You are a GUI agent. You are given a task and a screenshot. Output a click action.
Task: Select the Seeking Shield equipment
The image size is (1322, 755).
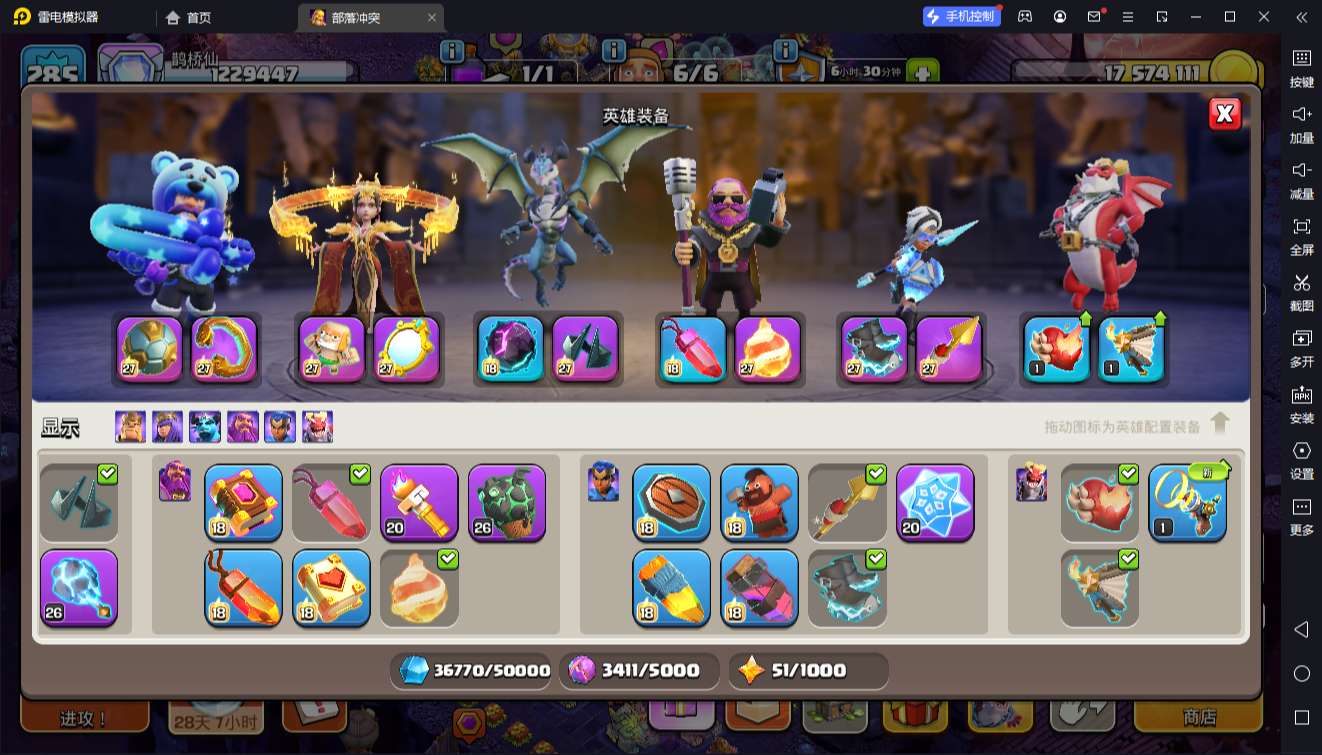pos(671,502)
